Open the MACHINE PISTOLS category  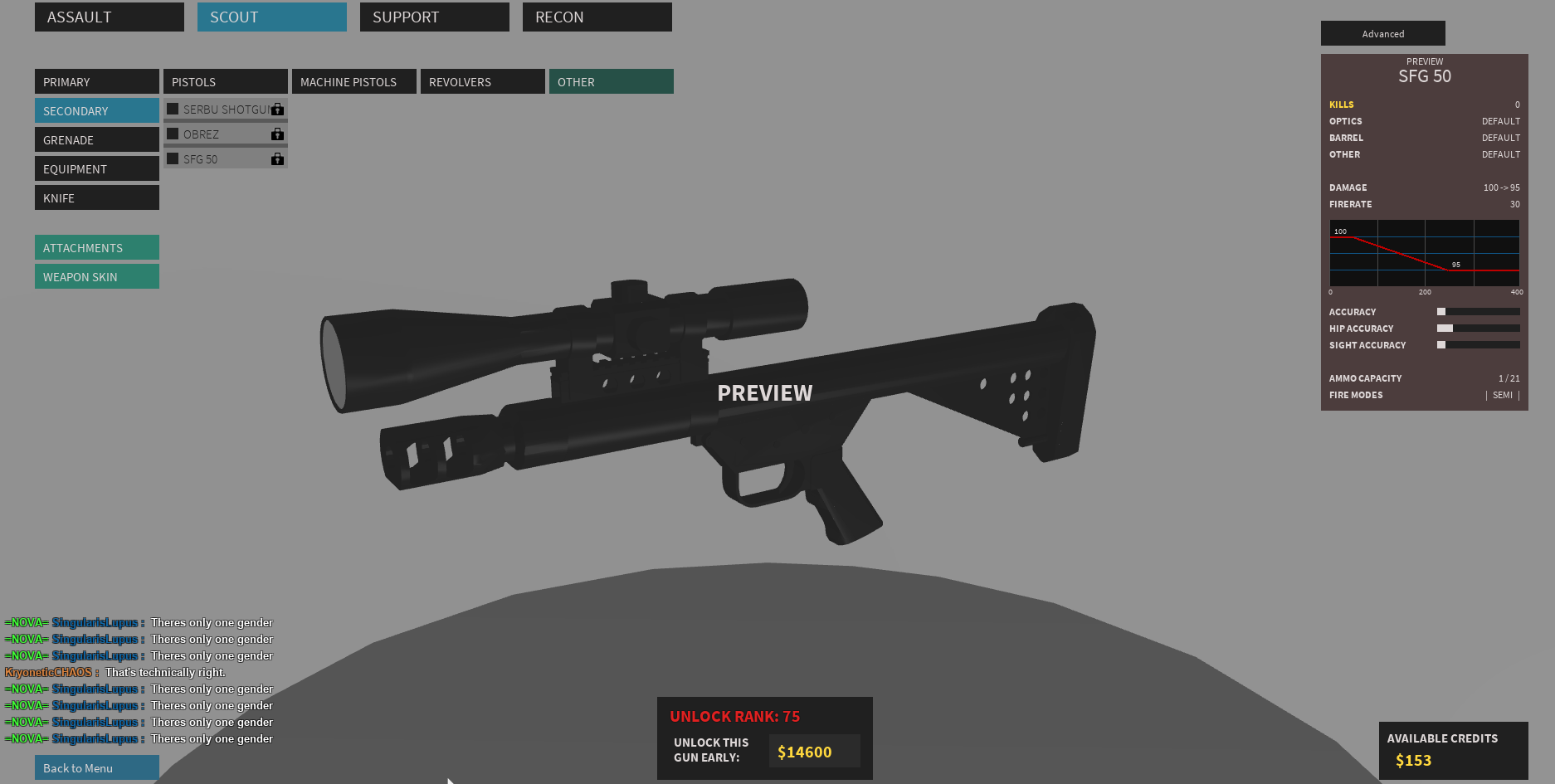[353, 81]
